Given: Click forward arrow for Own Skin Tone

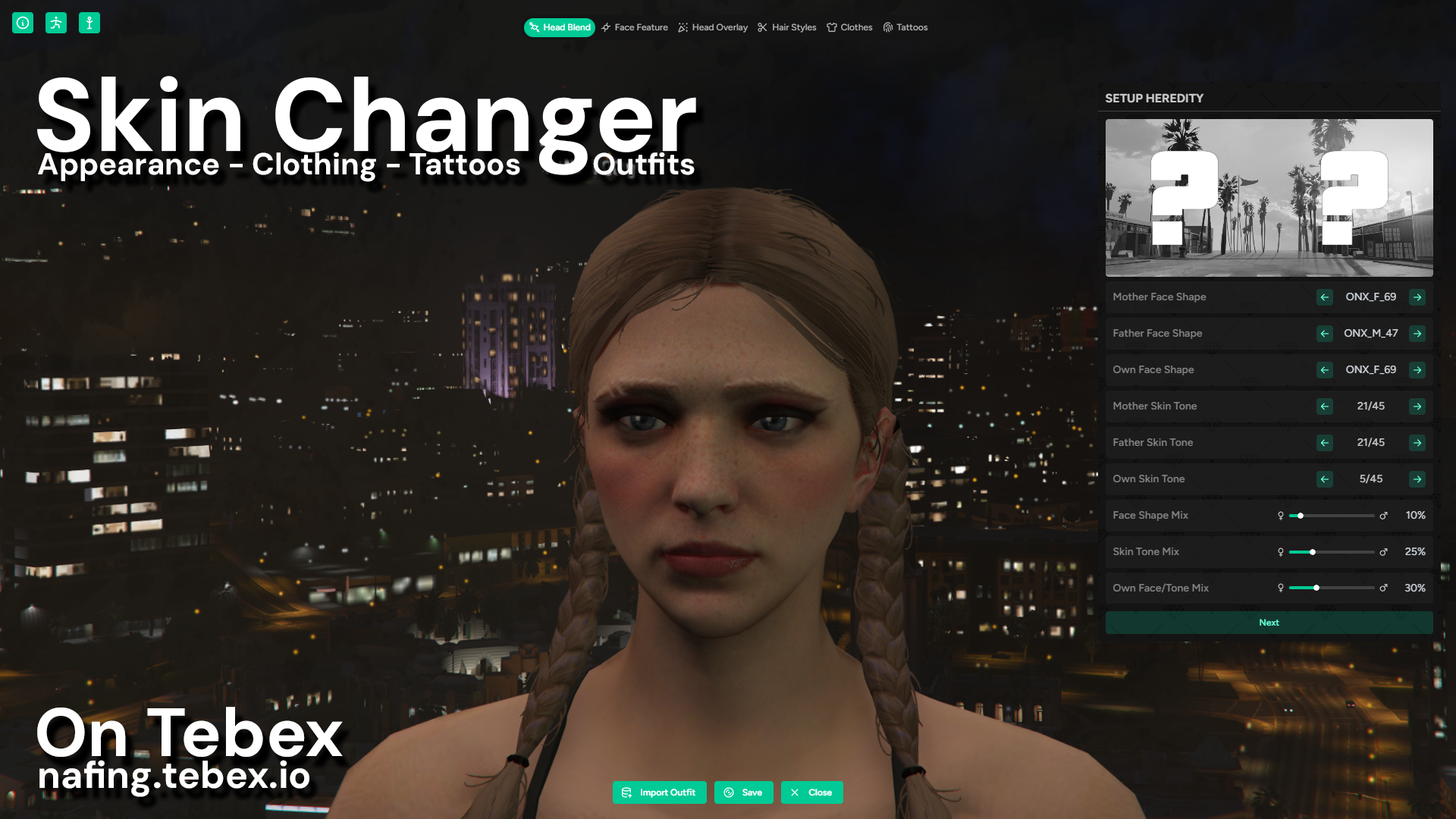Looking at the screenshot, I should coord(1417,479).
